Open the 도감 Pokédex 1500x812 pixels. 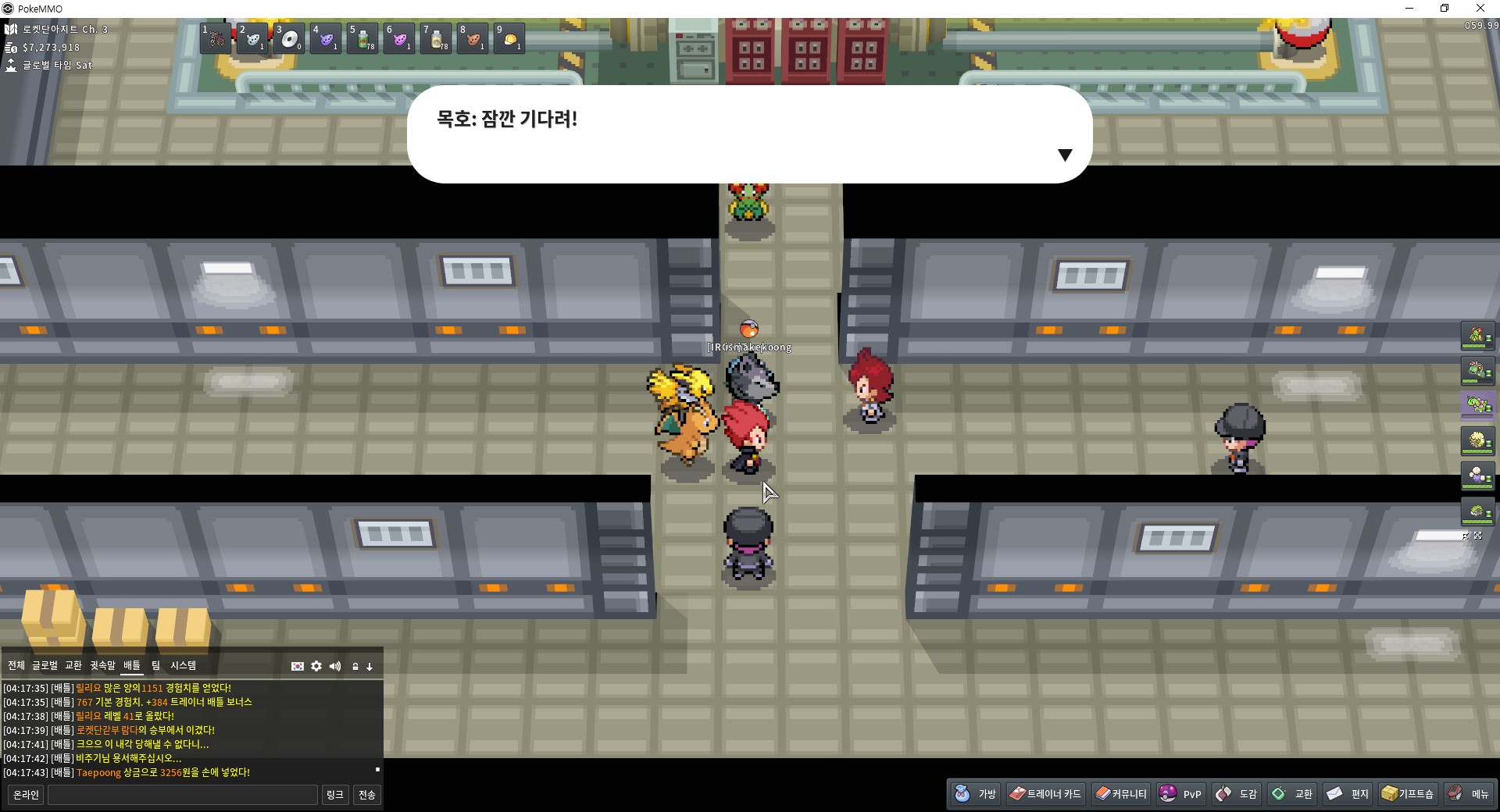[1236, 793]
